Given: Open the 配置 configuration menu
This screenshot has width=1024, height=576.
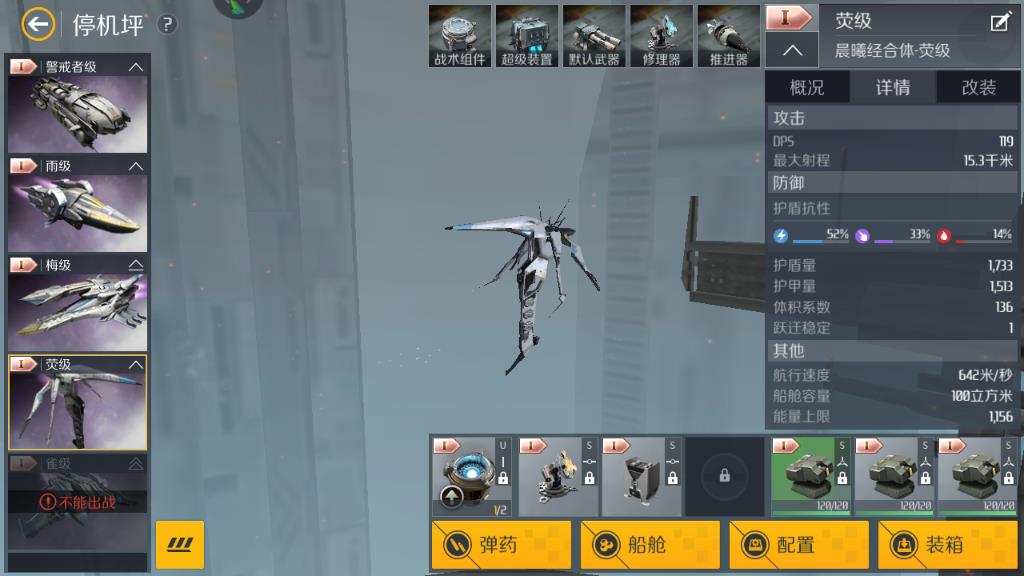Looking at the screenshot, I should click(x=799, y=545).
